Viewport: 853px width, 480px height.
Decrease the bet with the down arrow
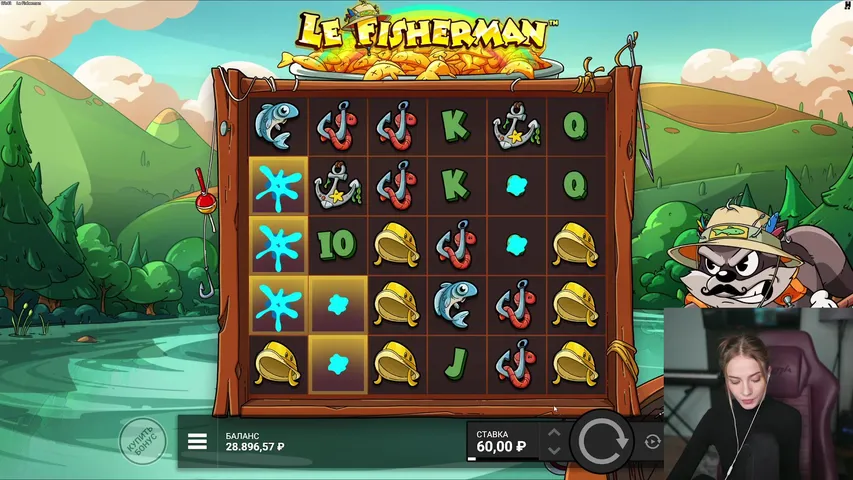point(552,450)
